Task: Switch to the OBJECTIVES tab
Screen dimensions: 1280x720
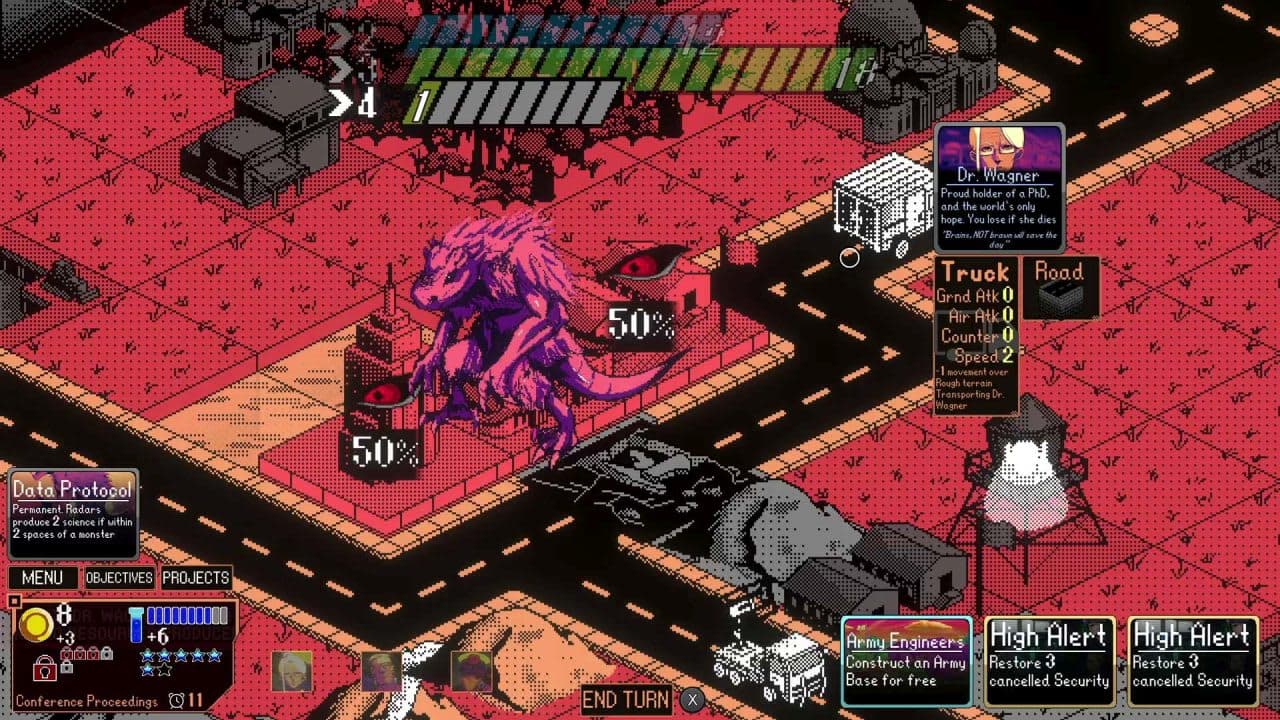Action: 118,577
